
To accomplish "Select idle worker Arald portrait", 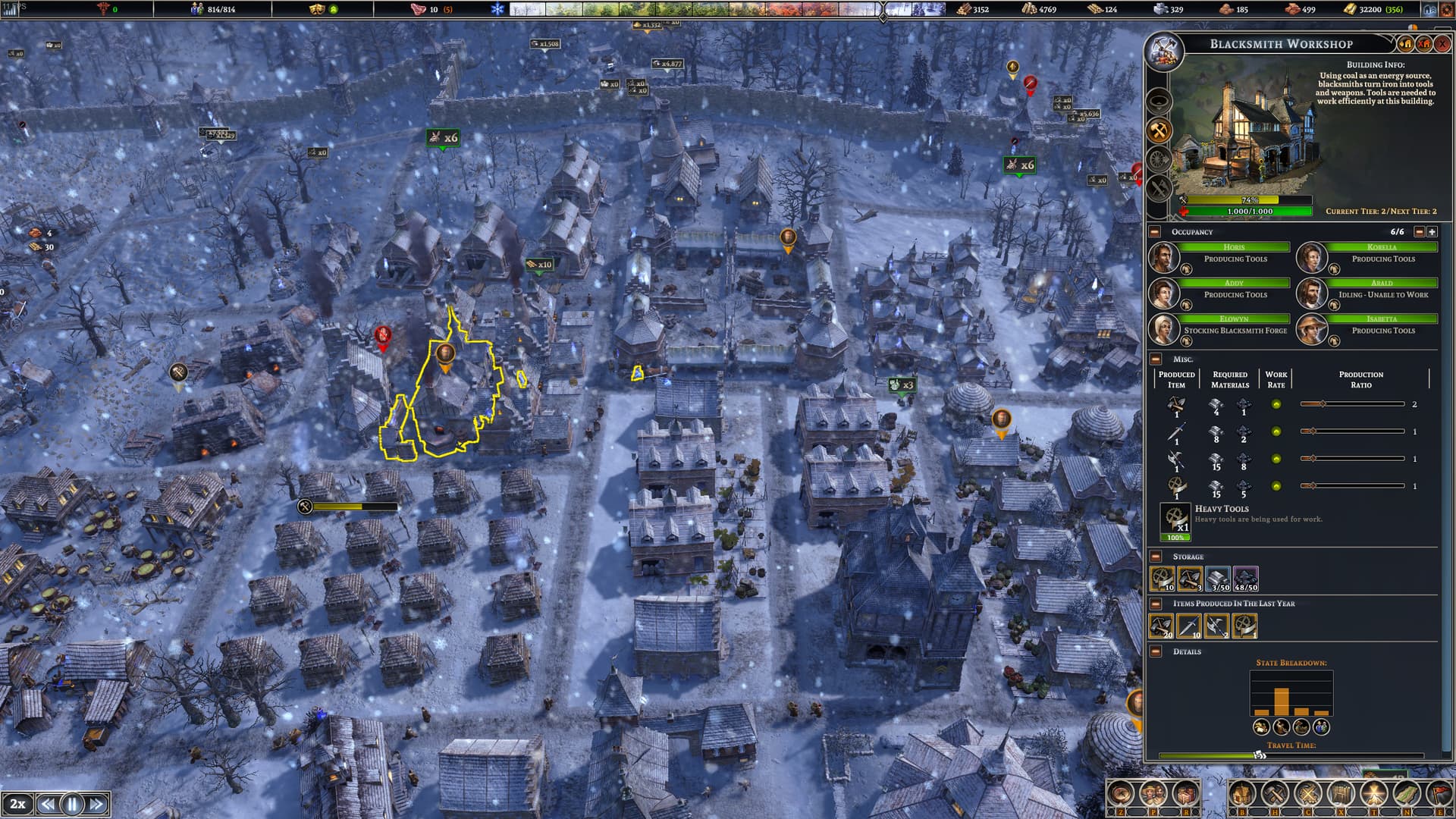I will (x=1310, y=293).
